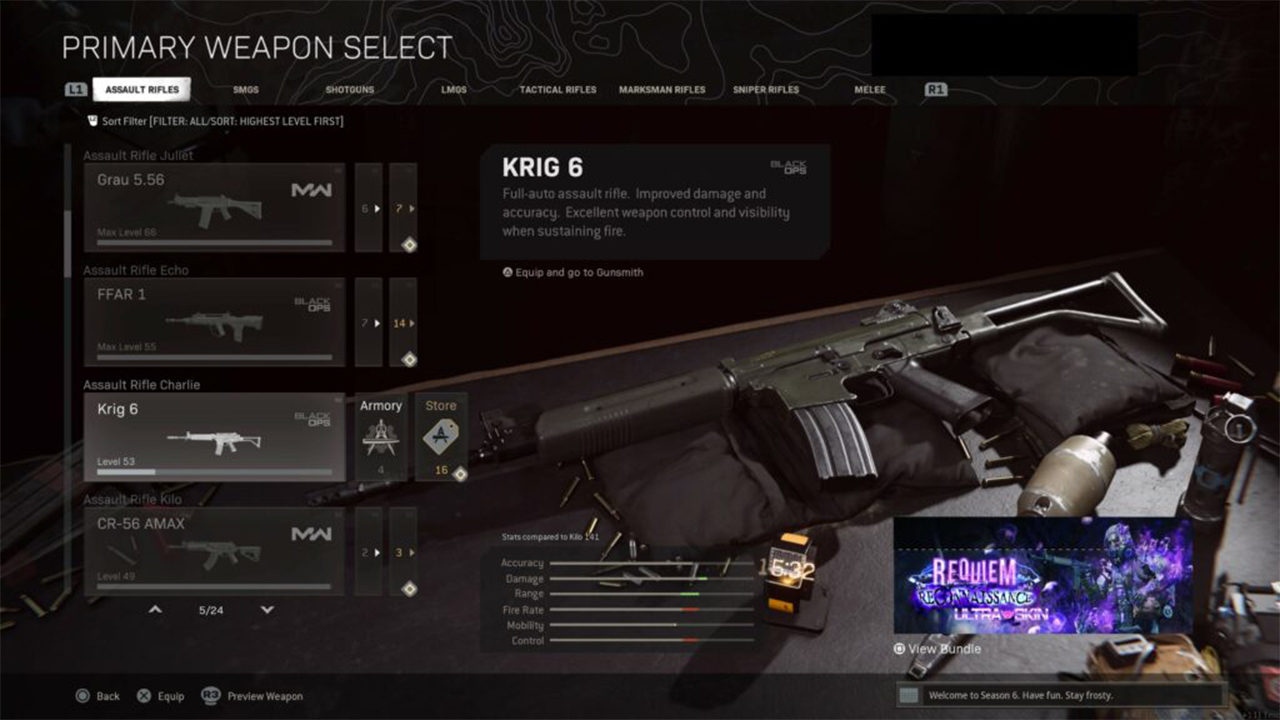Open the Krig 6 Armory blueprints
The image size is (1280, 720).
click(381, 437)
